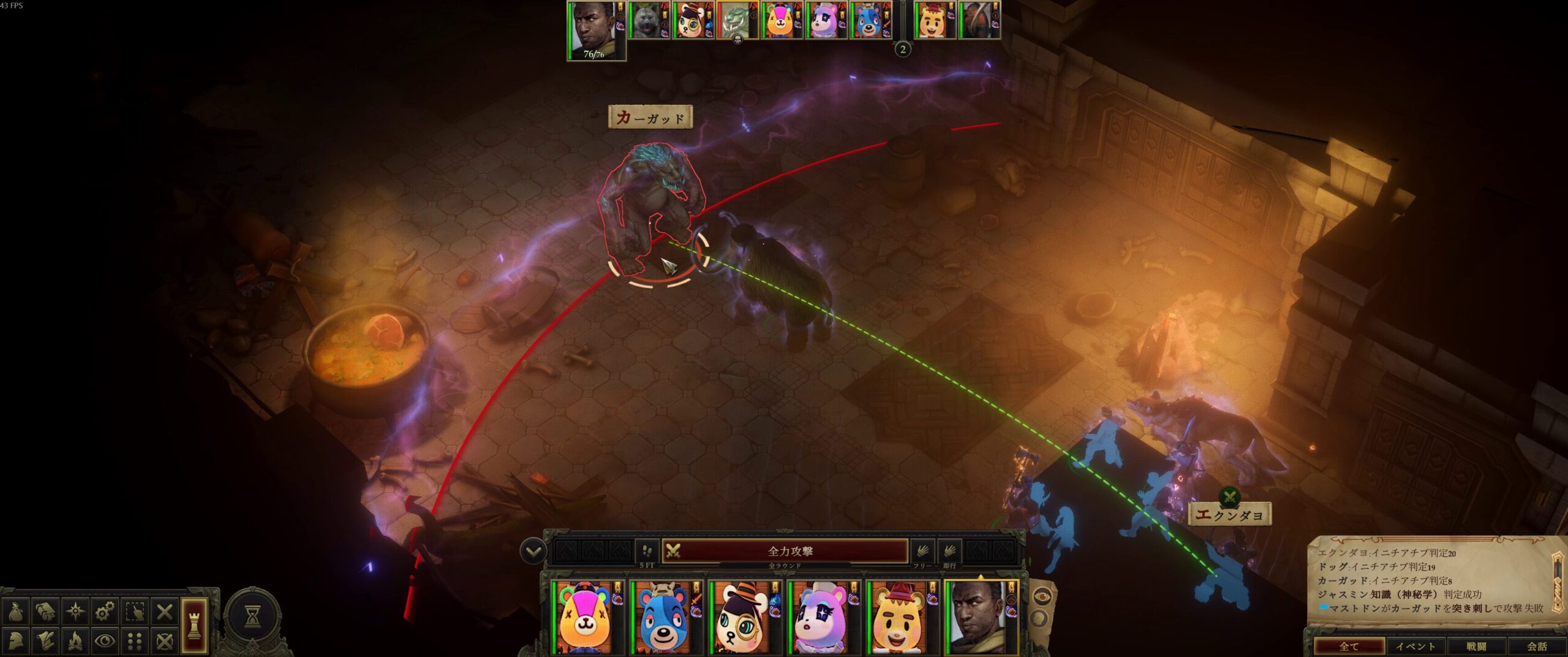The height and width of the screenshot is (657, 1568).
Task: Toggle turn-based mode with the rook icon
Action: pos(194,625)
